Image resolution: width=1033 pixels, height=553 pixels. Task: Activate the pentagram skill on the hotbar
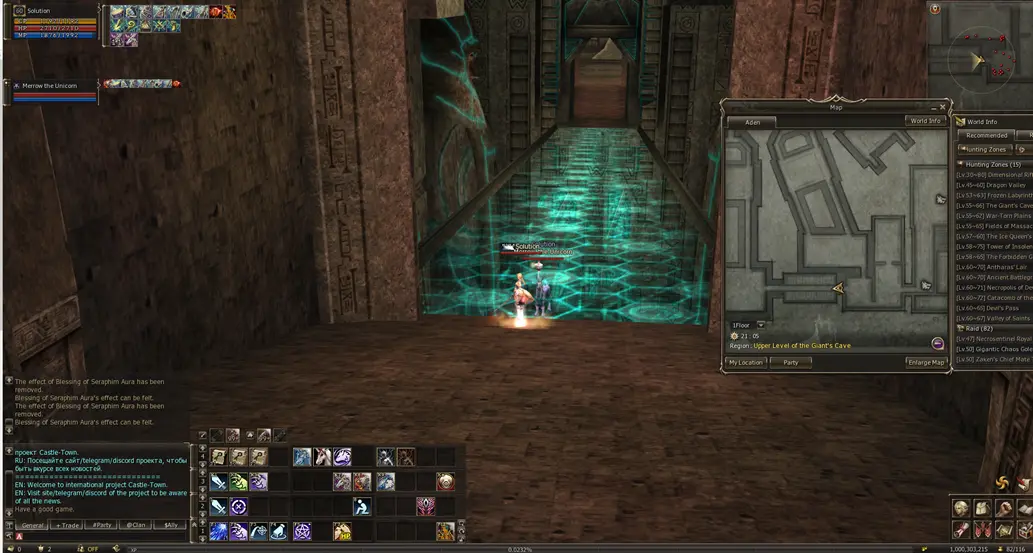tap(302, 531)
